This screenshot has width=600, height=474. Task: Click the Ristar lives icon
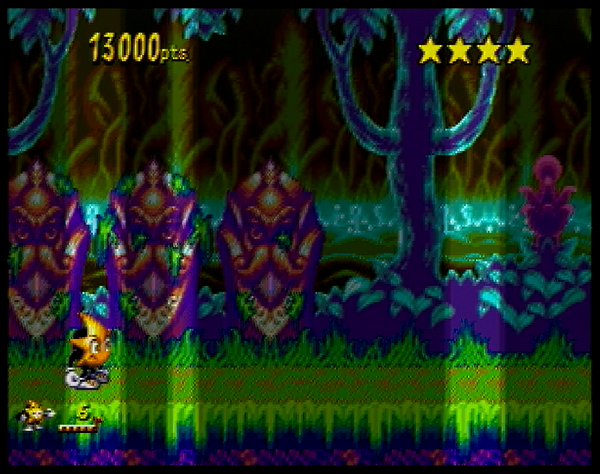(x=34, y=416)
